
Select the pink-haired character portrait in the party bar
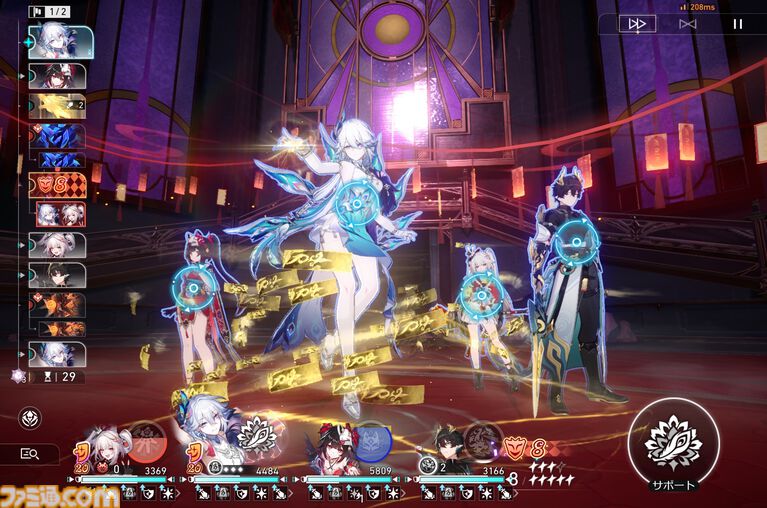coord(100,453)
